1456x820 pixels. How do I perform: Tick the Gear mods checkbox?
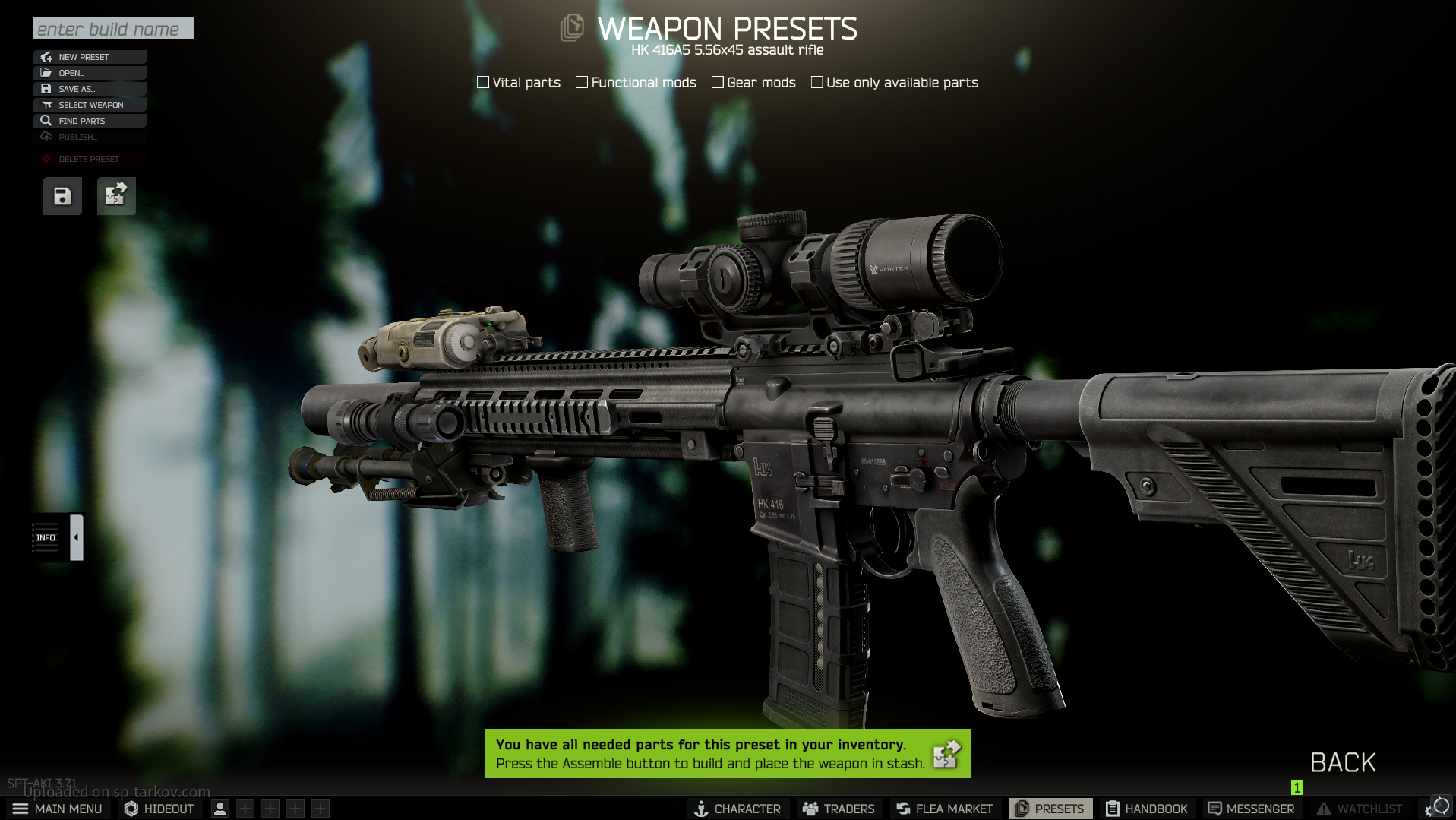pos(718,82)
